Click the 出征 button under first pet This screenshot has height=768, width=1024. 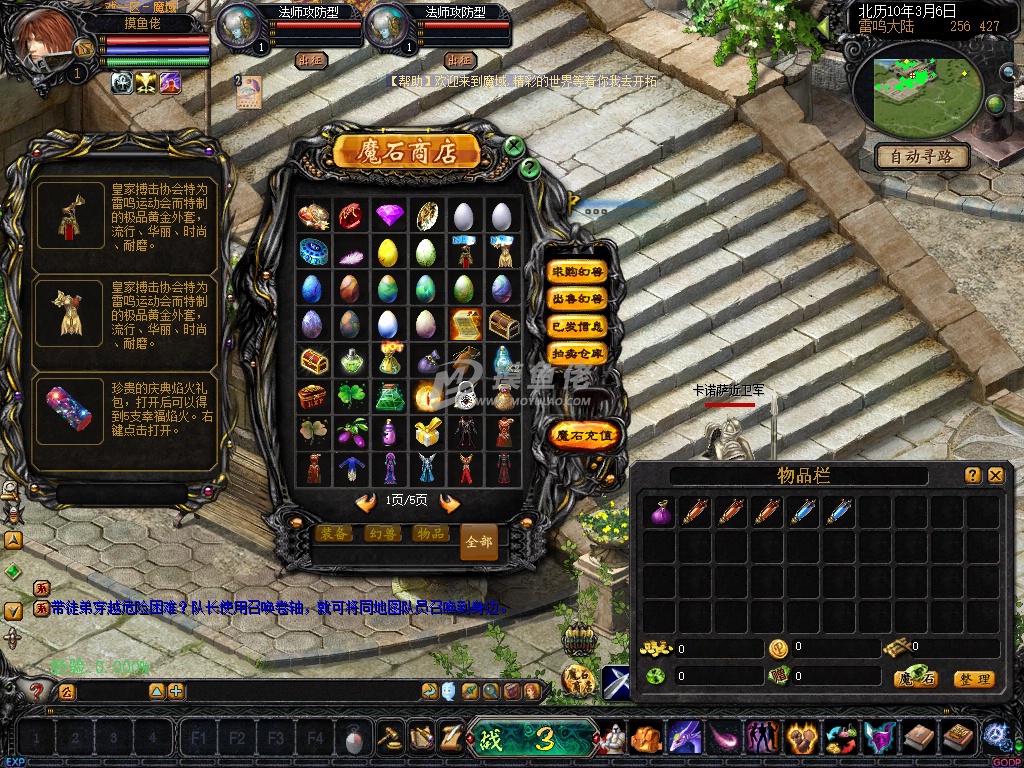pos(312,60)
